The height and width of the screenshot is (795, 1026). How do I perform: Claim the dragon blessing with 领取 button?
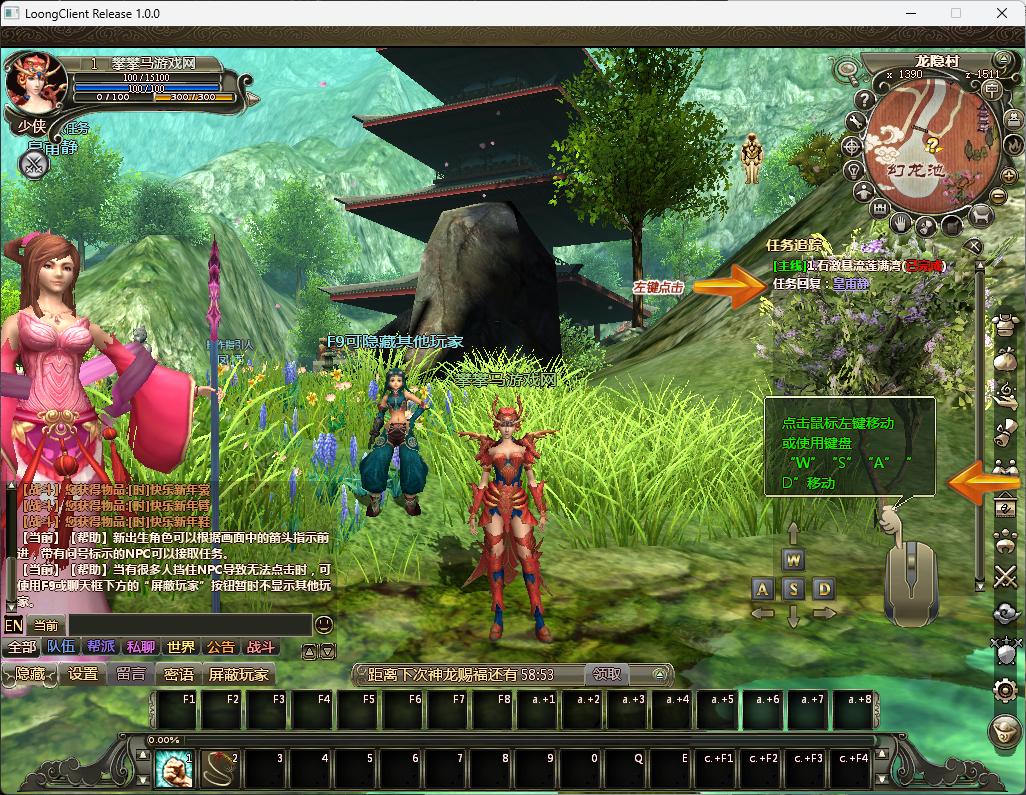coord(606,675)
